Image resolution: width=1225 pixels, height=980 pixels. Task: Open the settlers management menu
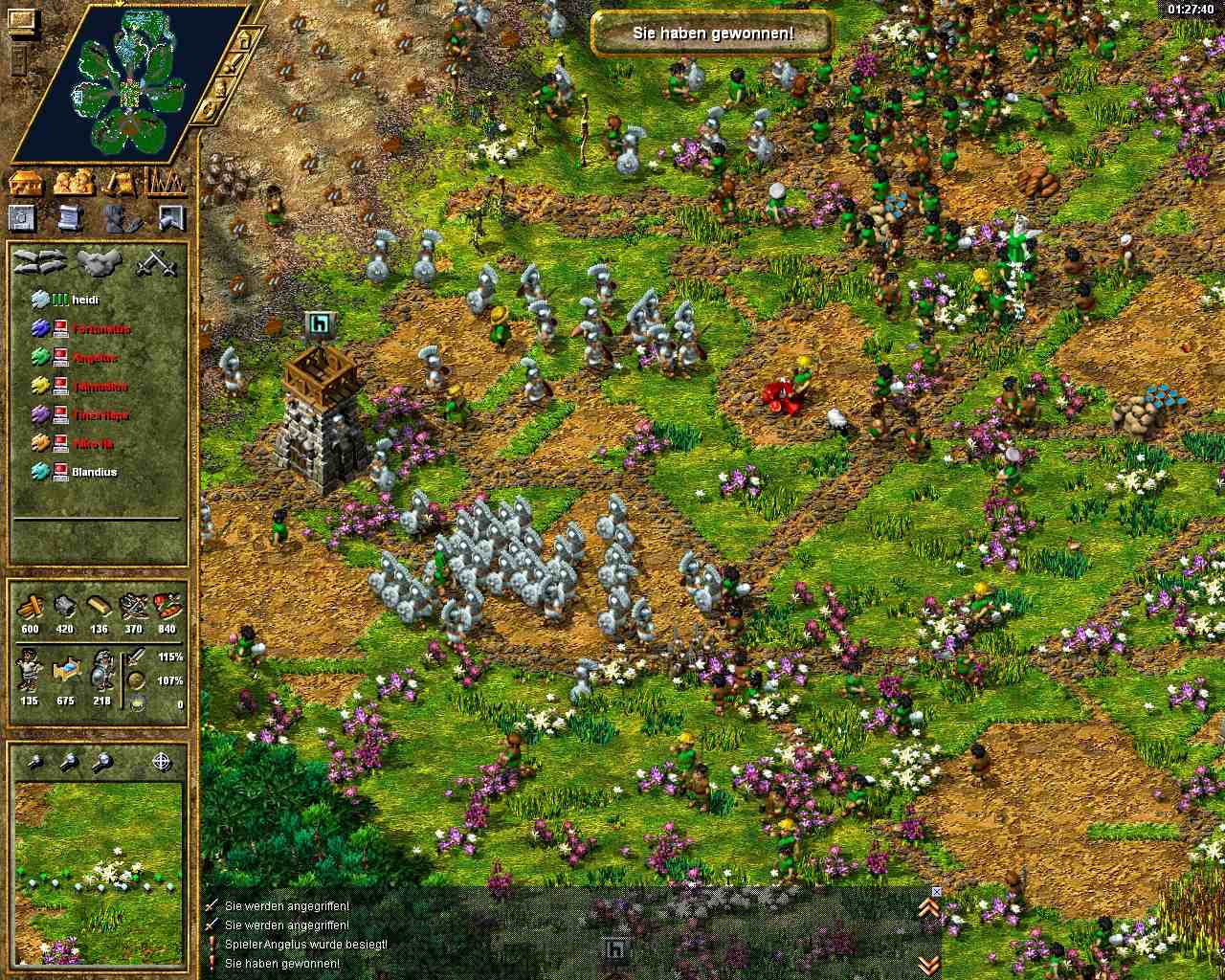pos(75,182)
